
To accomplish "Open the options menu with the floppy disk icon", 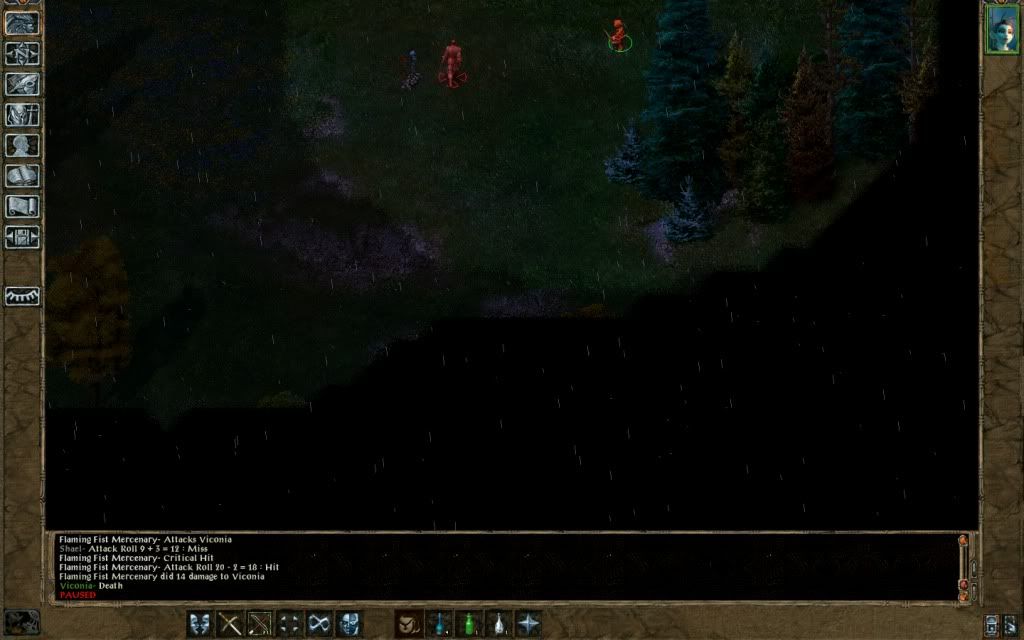I will coord(22,237).
